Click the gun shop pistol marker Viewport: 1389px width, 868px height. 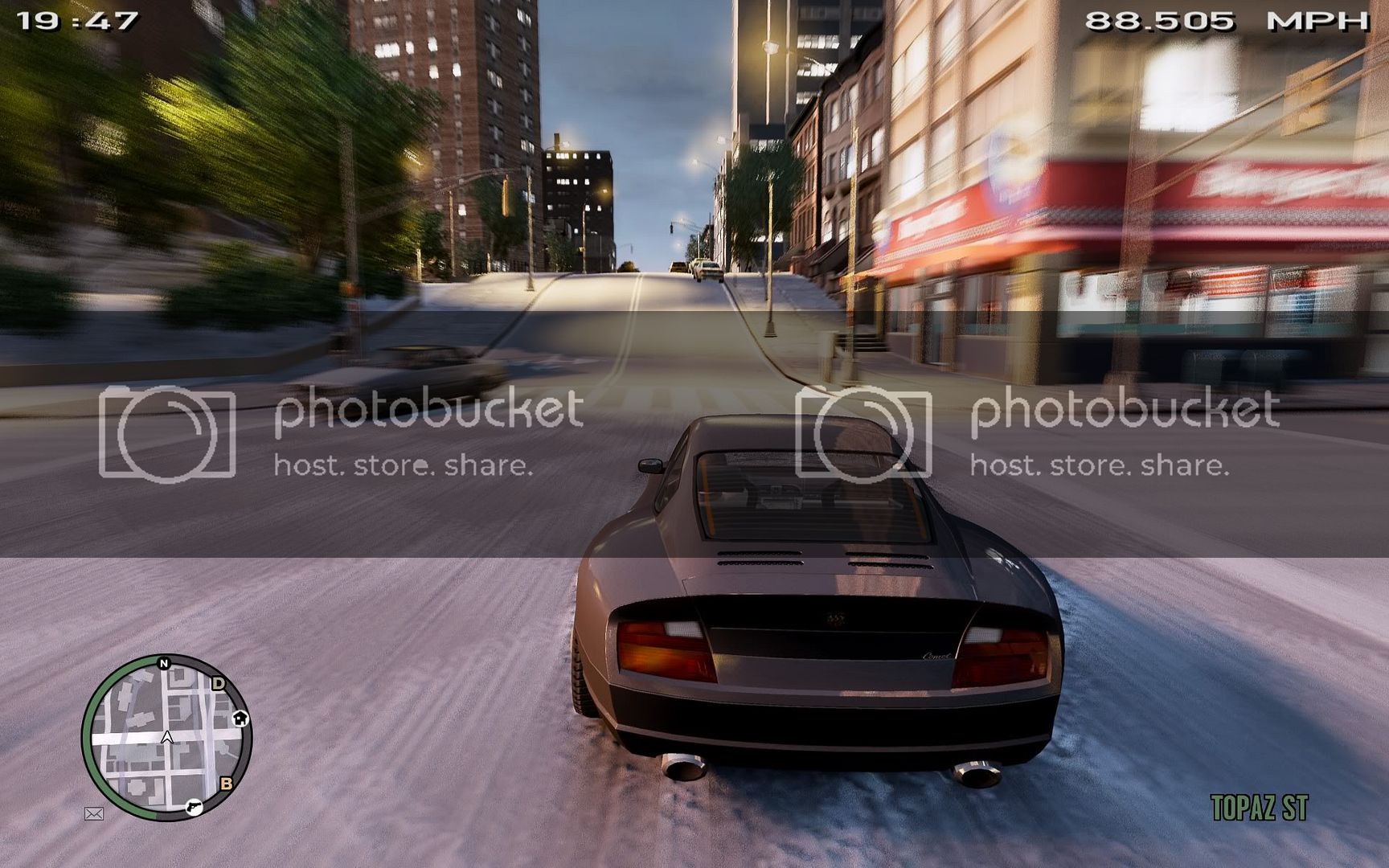[194, 806]
